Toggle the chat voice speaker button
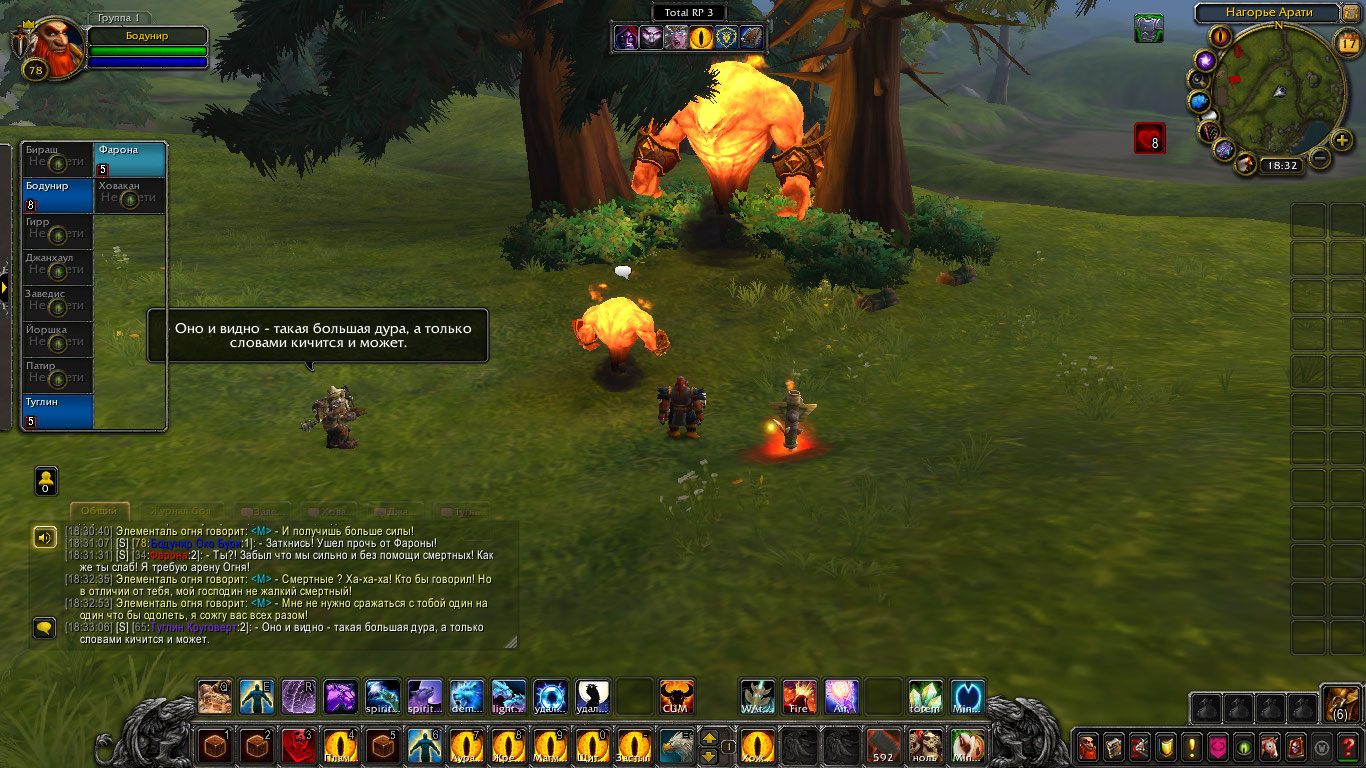Image resolution: width=1366 pixels, height=768 pixels. point(44,538)
